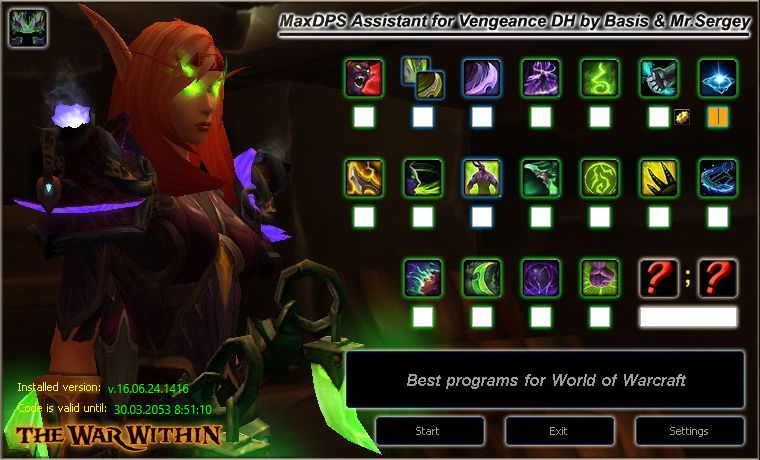The image size is (760, 460).
Task: Click the white text field under question marks
Action: (x=688, y=317)
